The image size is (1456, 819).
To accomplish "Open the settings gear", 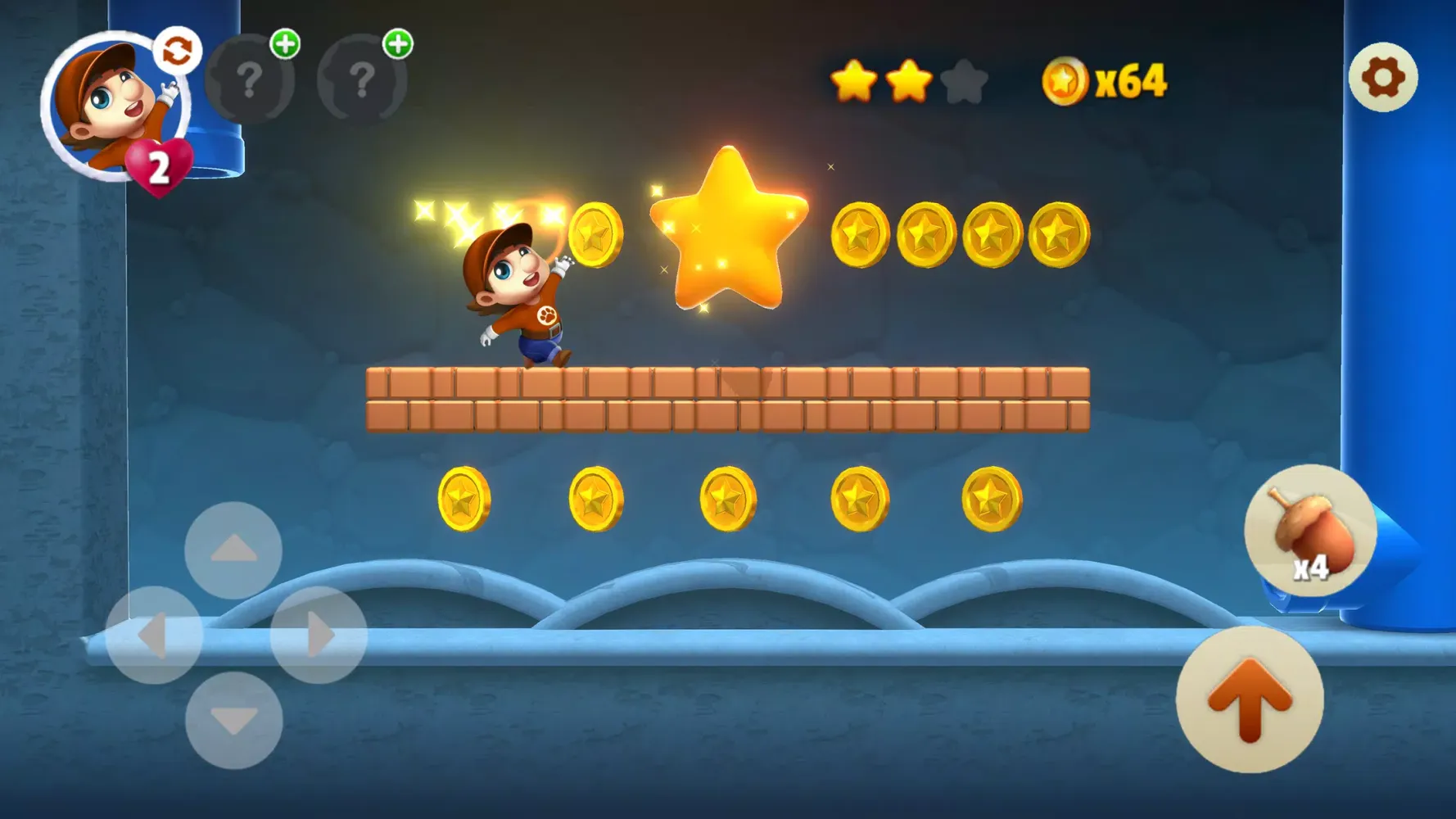I will tap(1382, 76).
